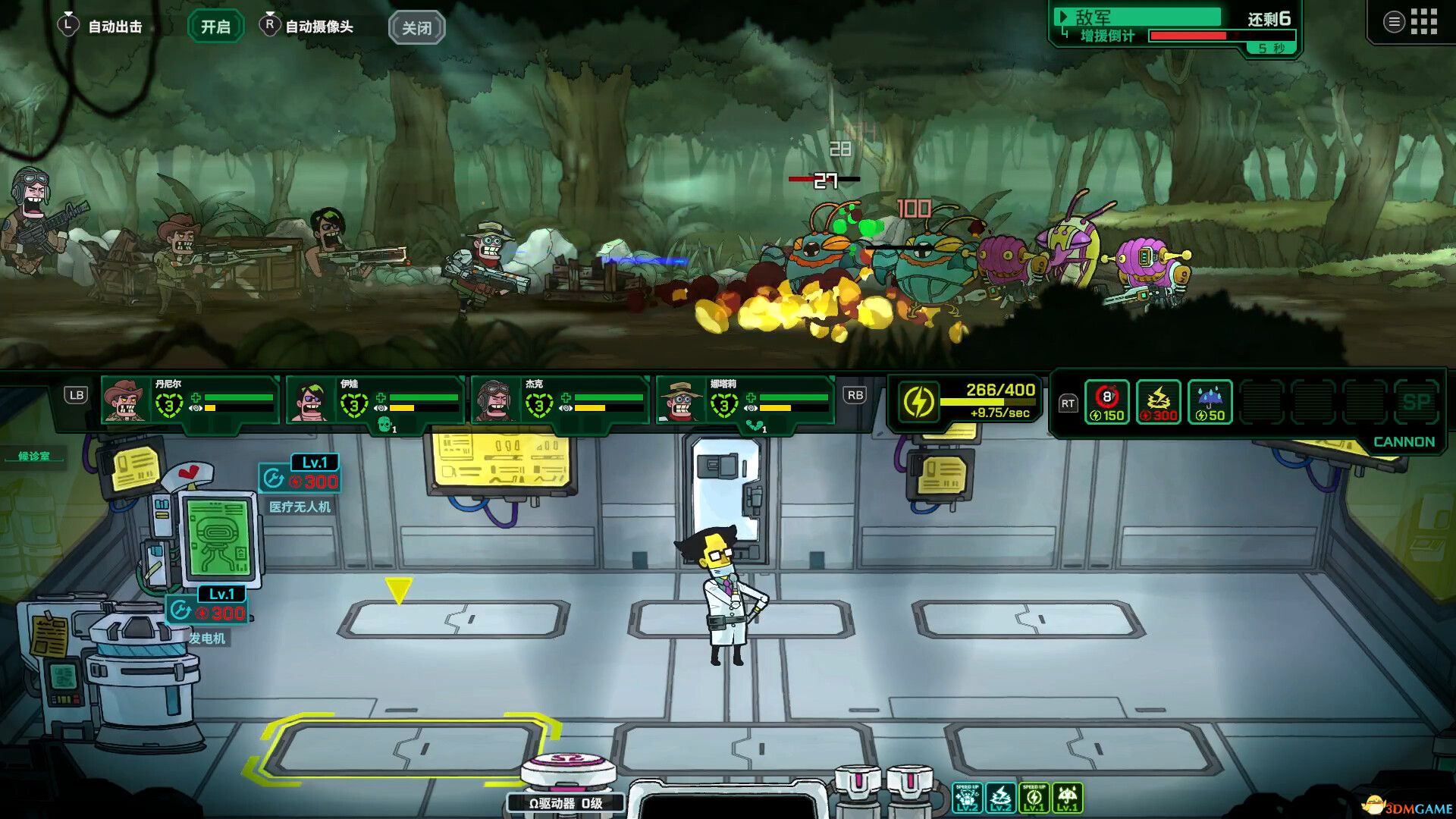Activate the yellow lightning strike skill costing 300

[x=1158, y=401]
